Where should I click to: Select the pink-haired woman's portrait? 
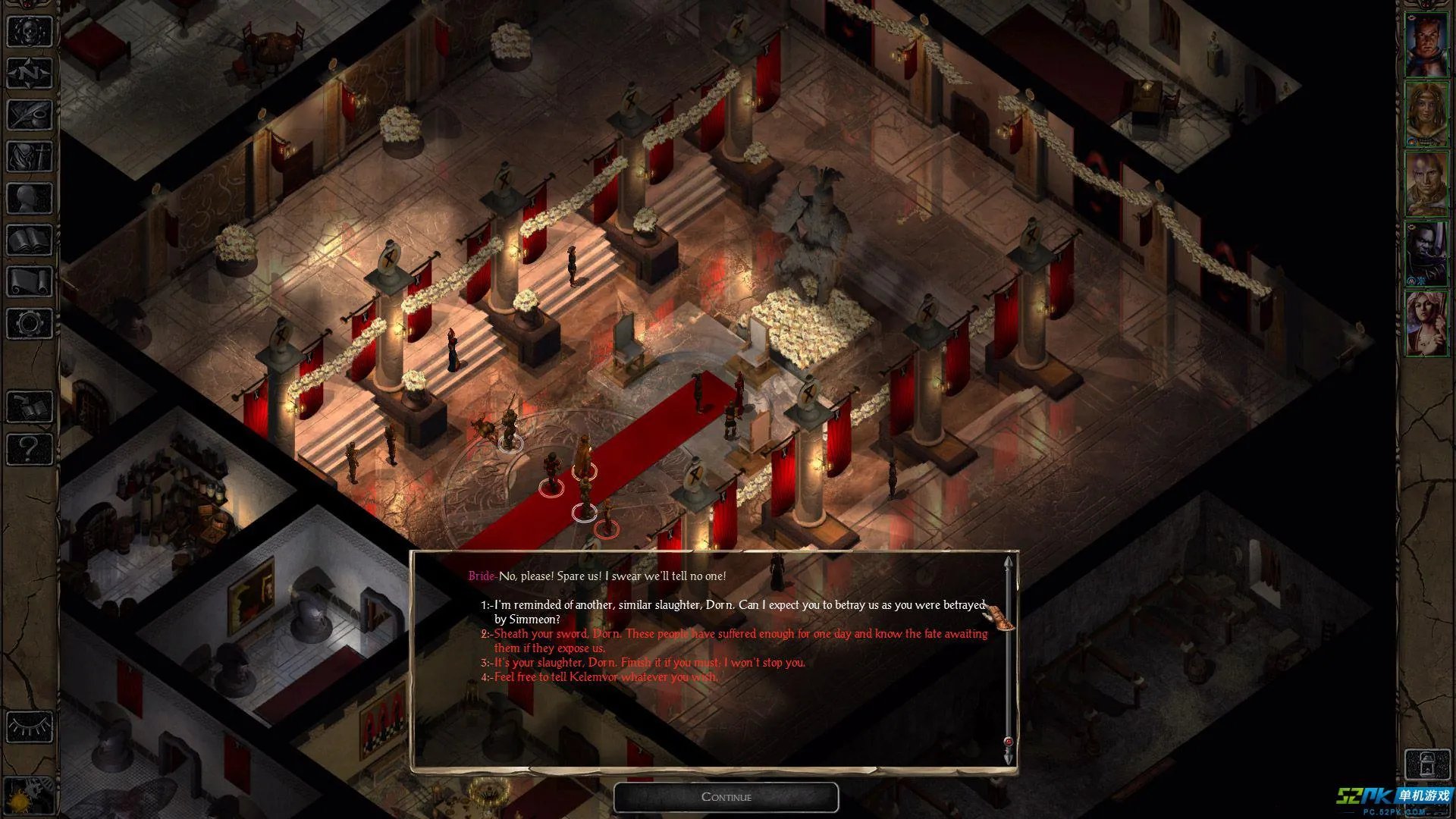(1426, 323)
